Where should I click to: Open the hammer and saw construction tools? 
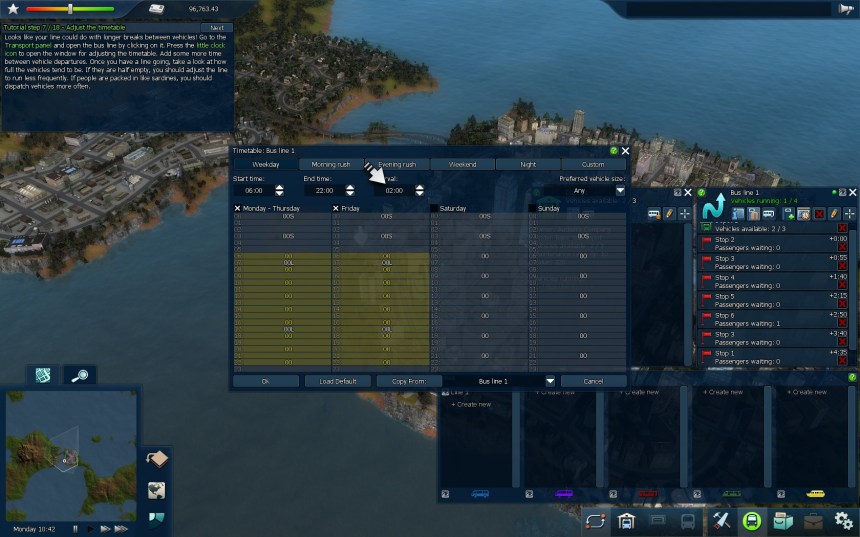tap(721, 520)
